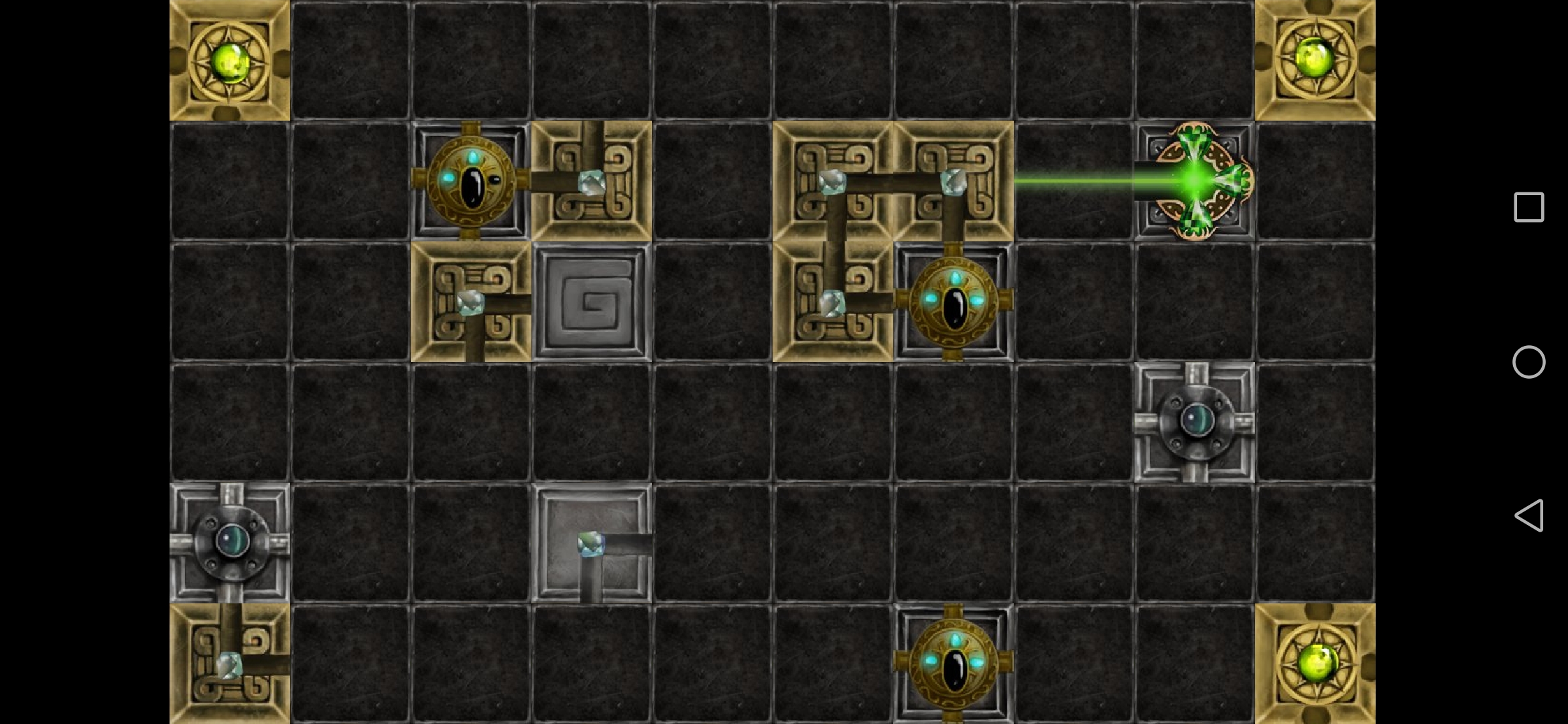Select the golden mirror tile the laser enters
Viewport: 1568px width, 724px height.
(953, 181)
